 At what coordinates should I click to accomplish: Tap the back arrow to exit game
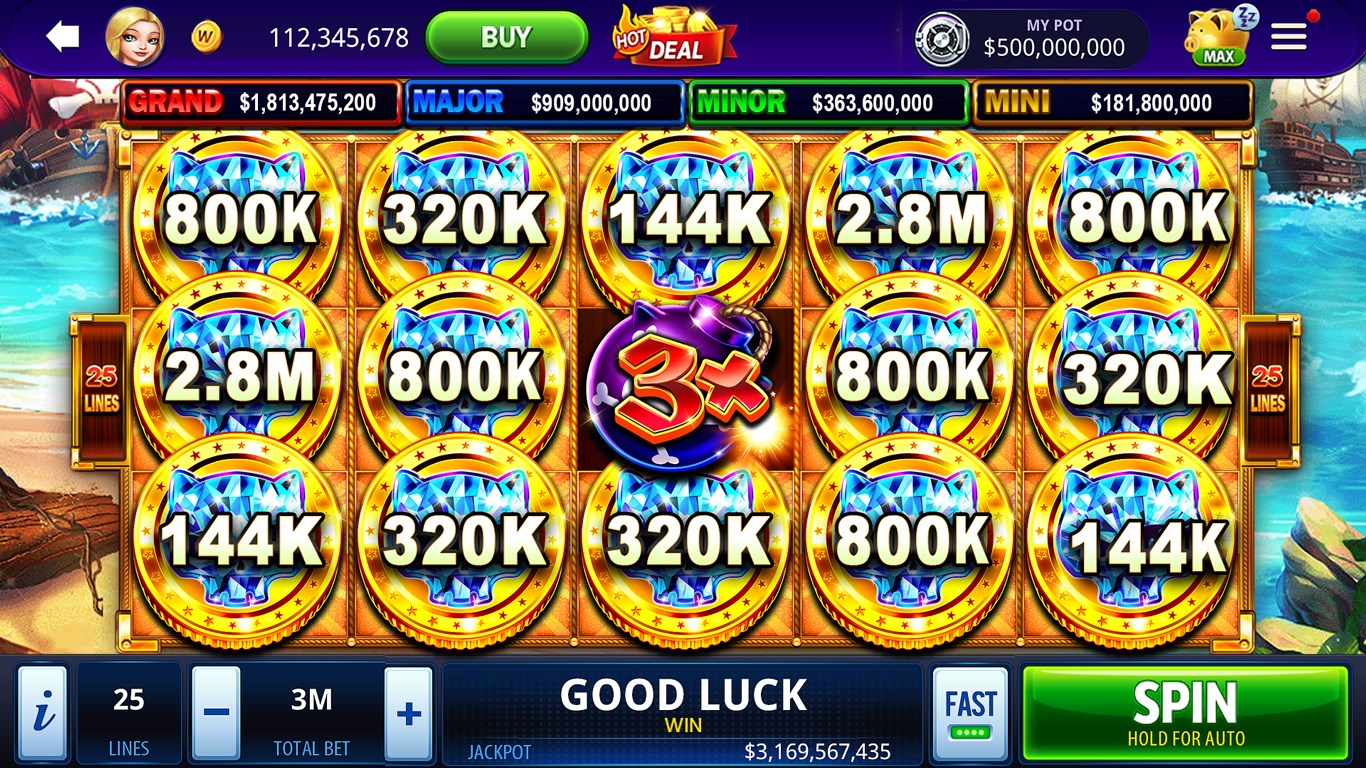(60, 36)
